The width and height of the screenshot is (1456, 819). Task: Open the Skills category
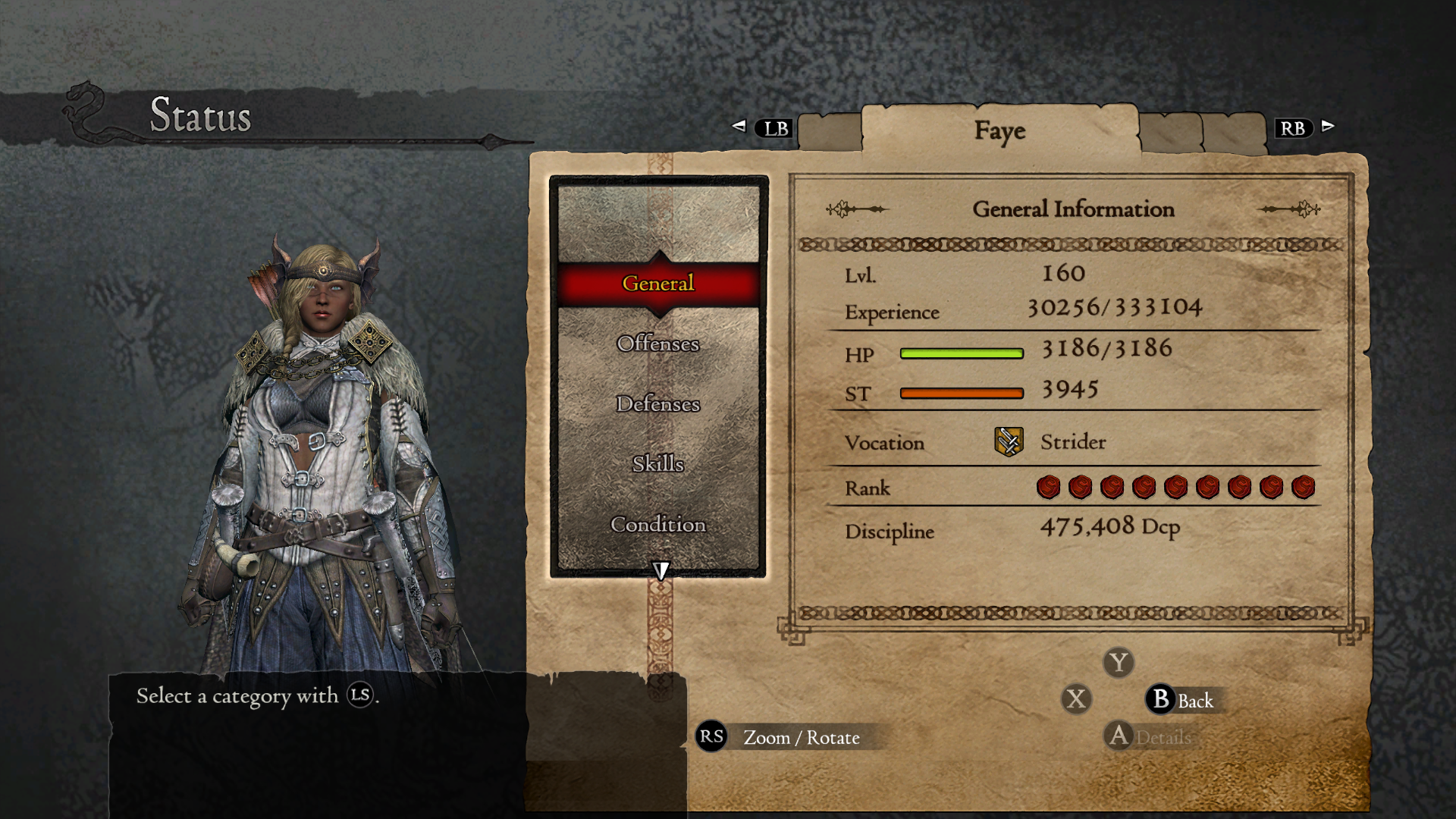[x=657, y=464]
